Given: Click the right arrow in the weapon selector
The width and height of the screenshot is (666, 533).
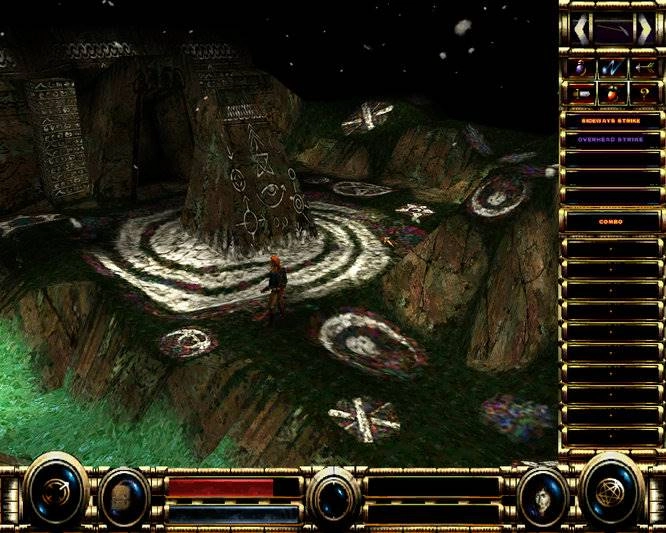Looking at the screenshot, I should (x=646, y=28).
